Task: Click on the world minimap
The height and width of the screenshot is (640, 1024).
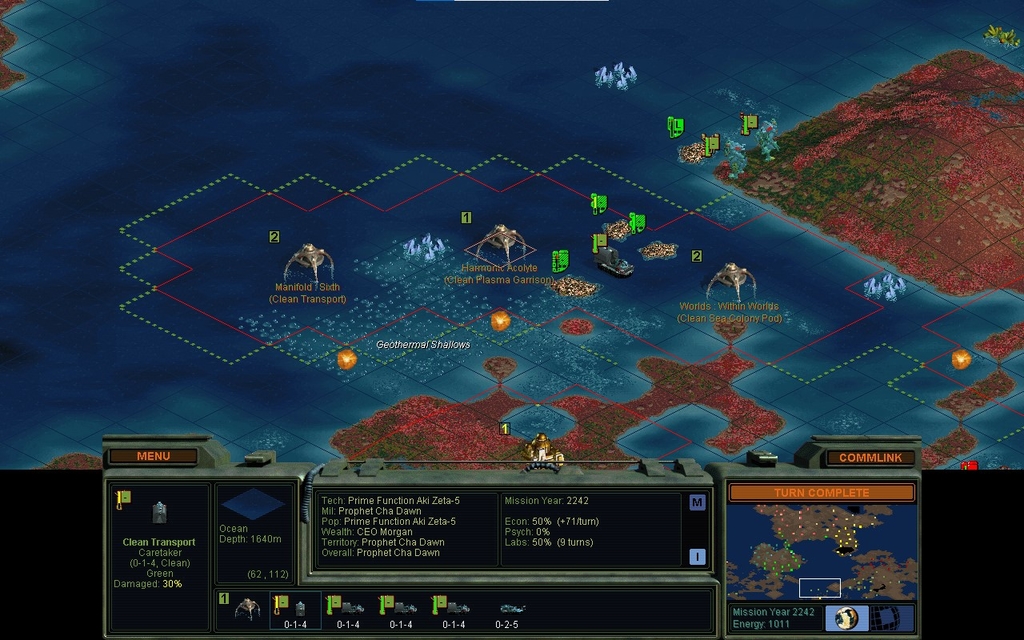Action: tap(820, 550)
